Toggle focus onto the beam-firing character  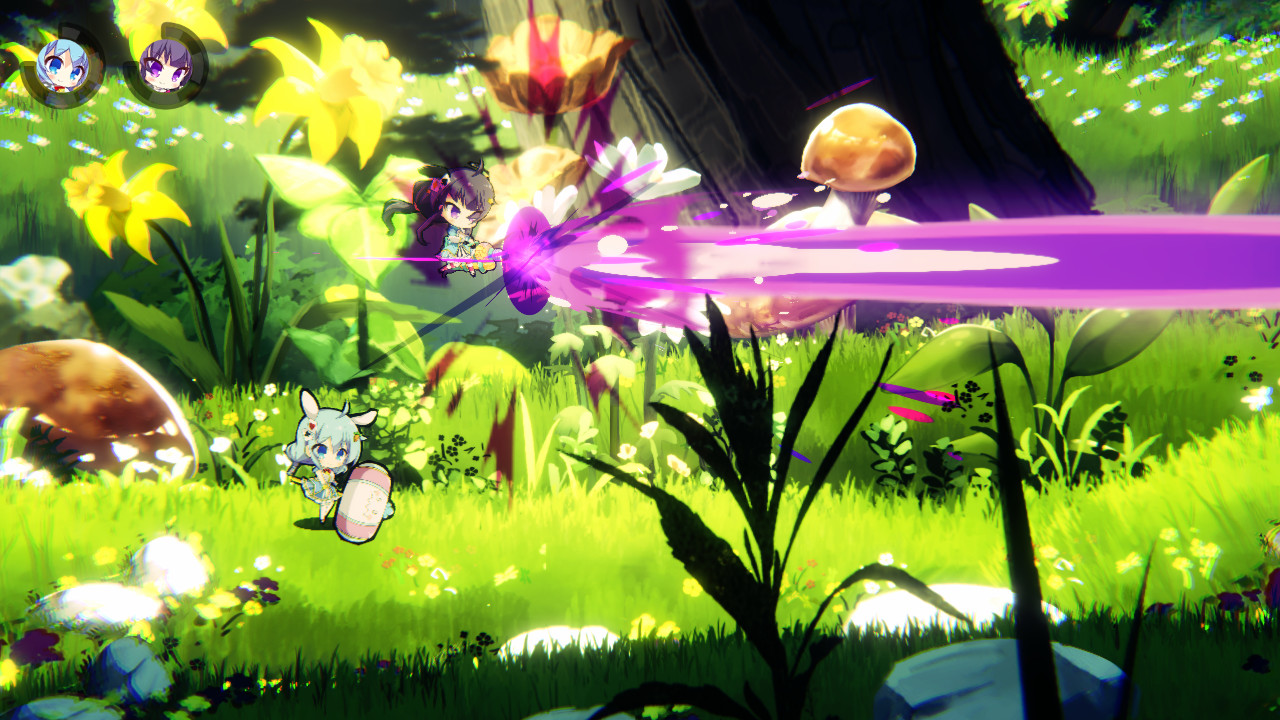pyautogui.click(x=460, y=230)
